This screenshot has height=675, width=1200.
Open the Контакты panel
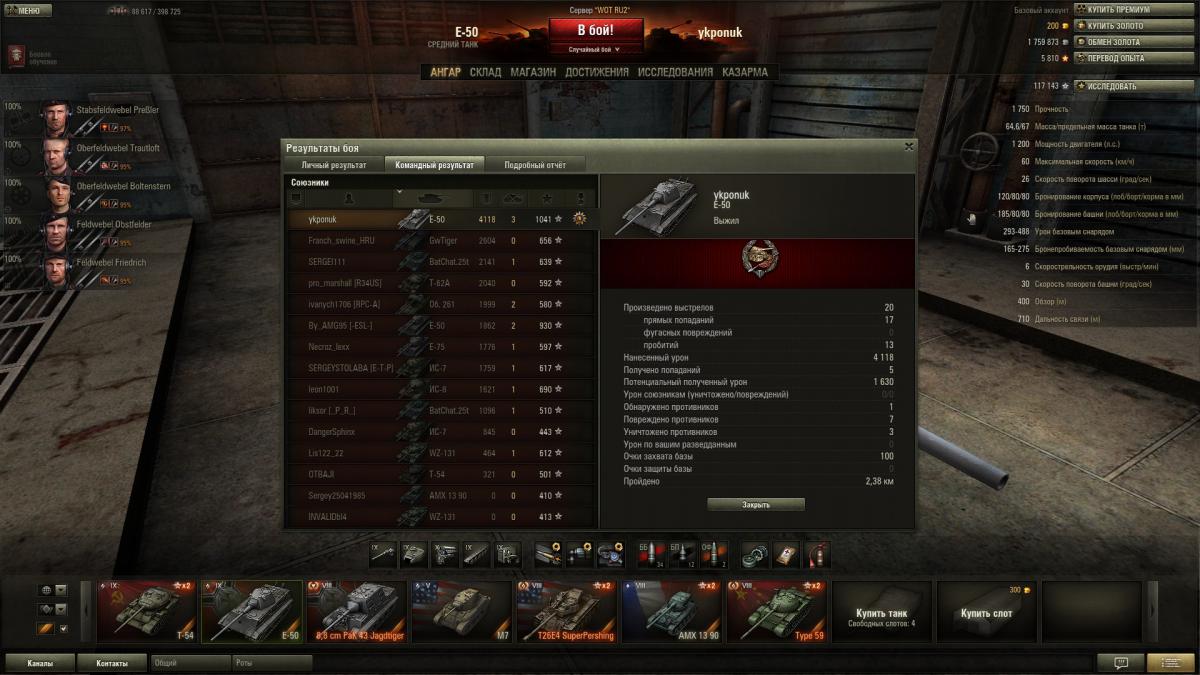click(x=112, y=663)
